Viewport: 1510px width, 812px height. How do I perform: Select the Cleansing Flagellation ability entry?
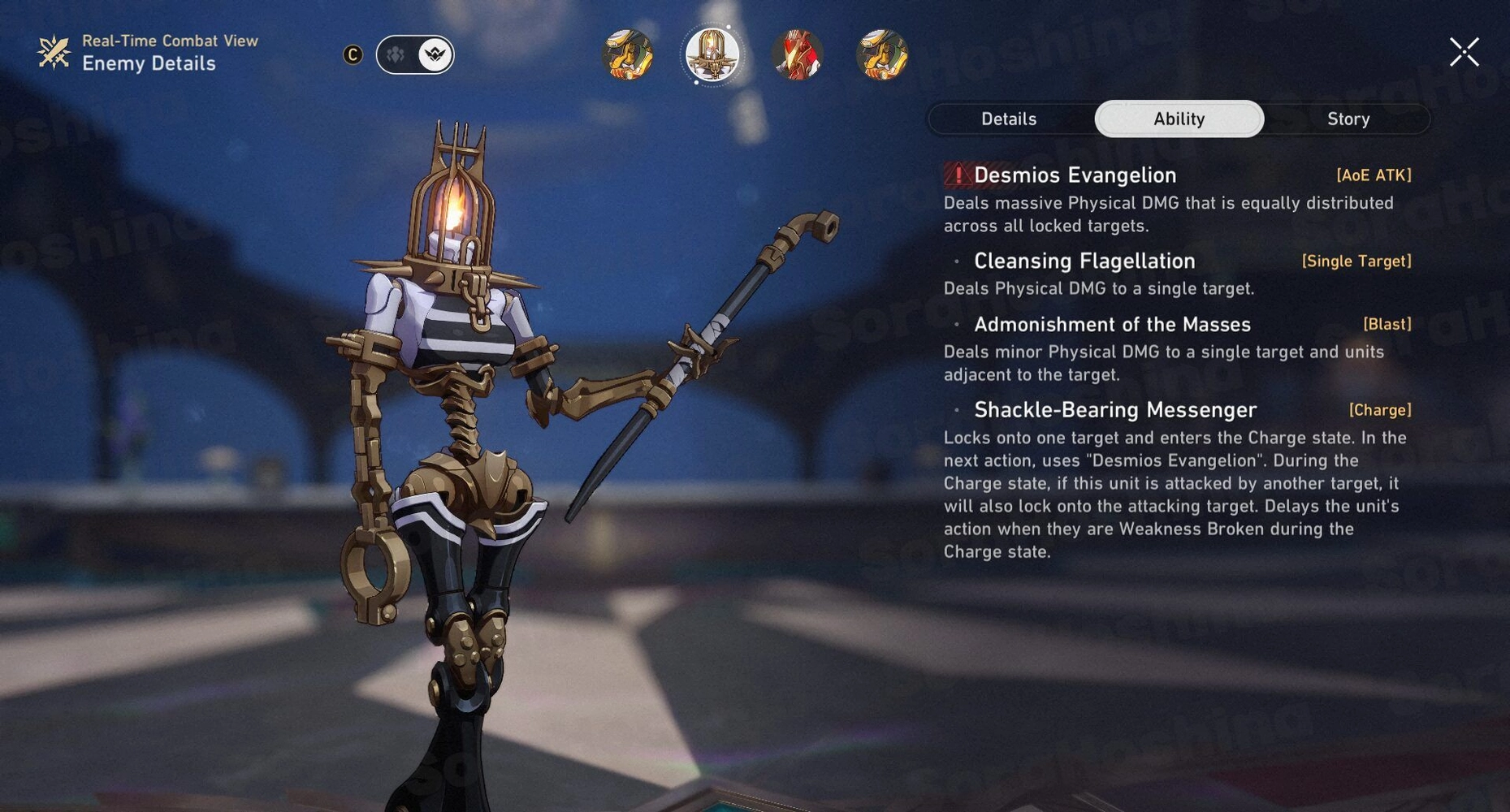coord(1084,261)
